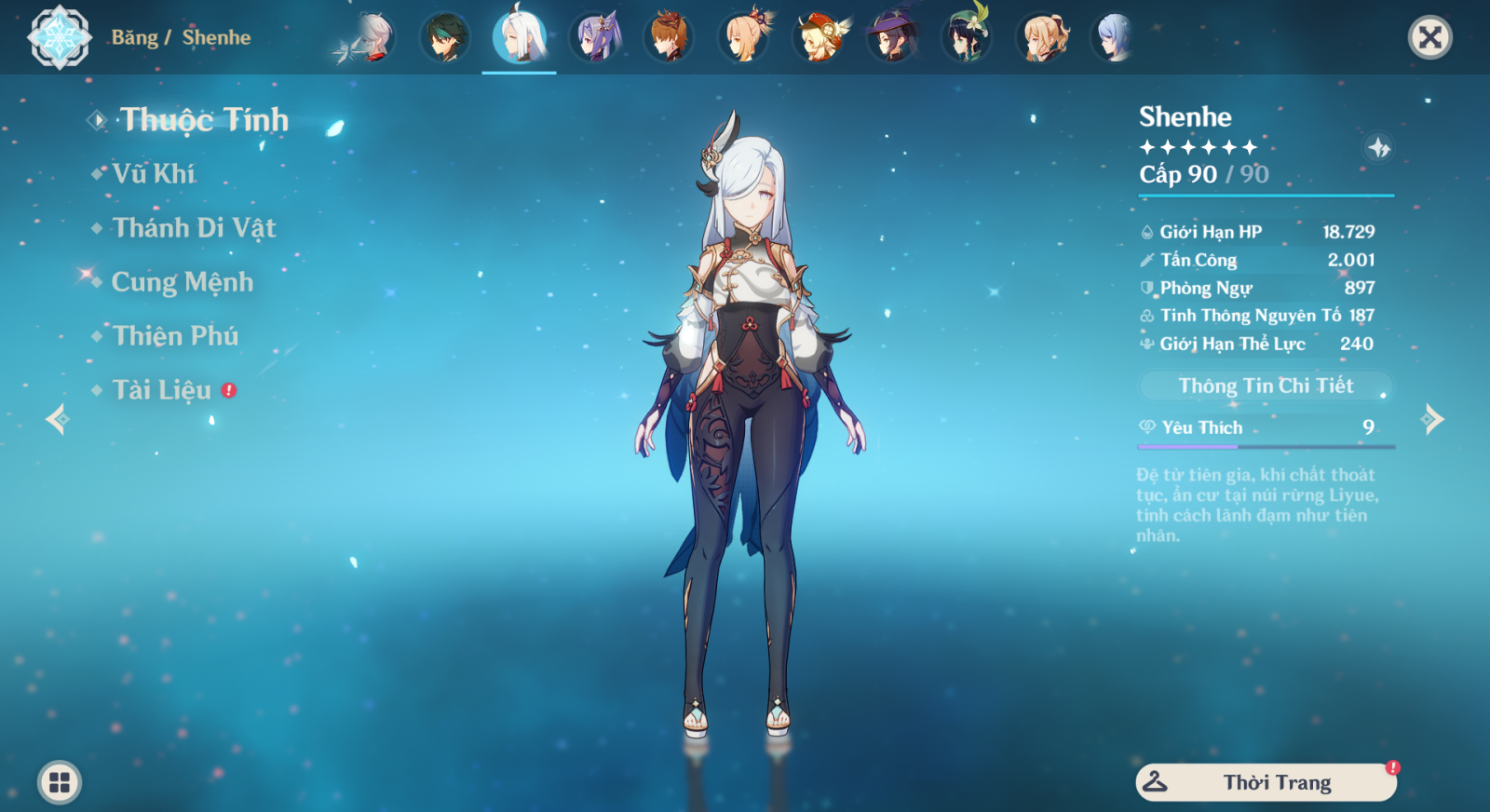Open the Thiên Phú talents menu

[x=175, y=336]
